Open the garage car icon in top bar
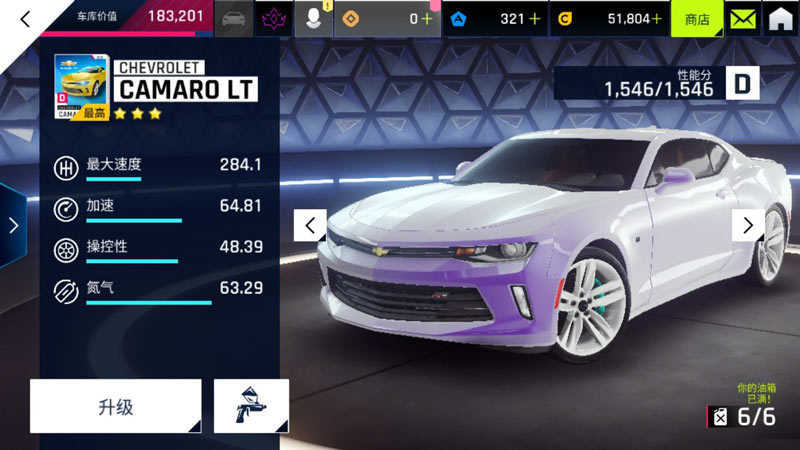The width and height of the screenshot is (800, 450). click(233, 18)
